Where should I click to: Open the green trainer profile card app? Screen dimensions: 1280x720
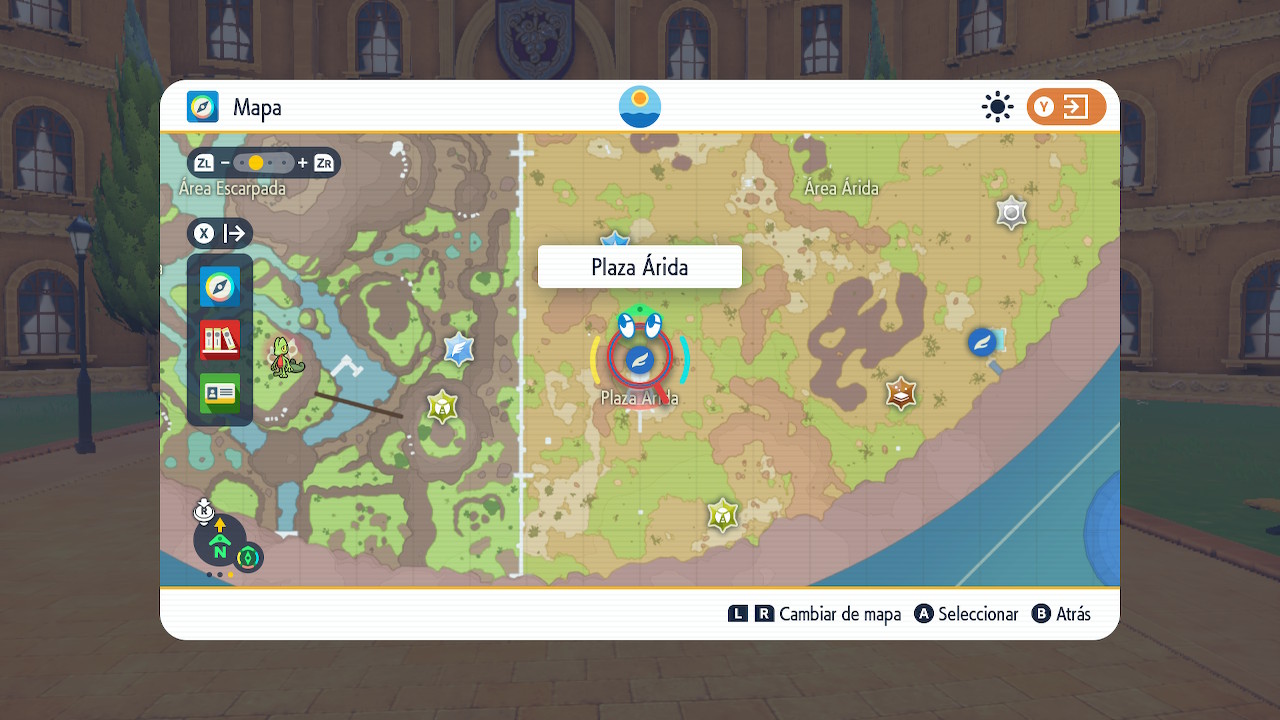click(x=220, y=393)
